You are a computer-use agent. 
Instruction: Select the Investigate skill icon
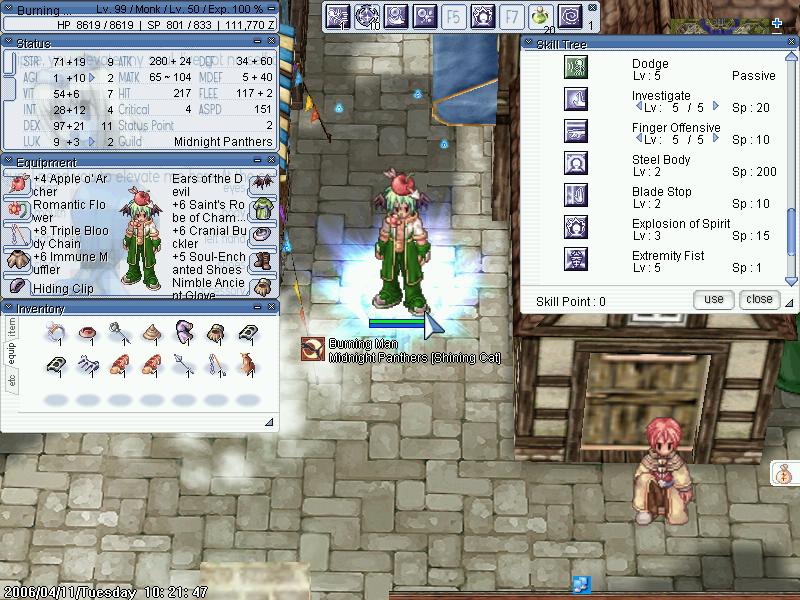pyautogui.click(x=576, y=99)
